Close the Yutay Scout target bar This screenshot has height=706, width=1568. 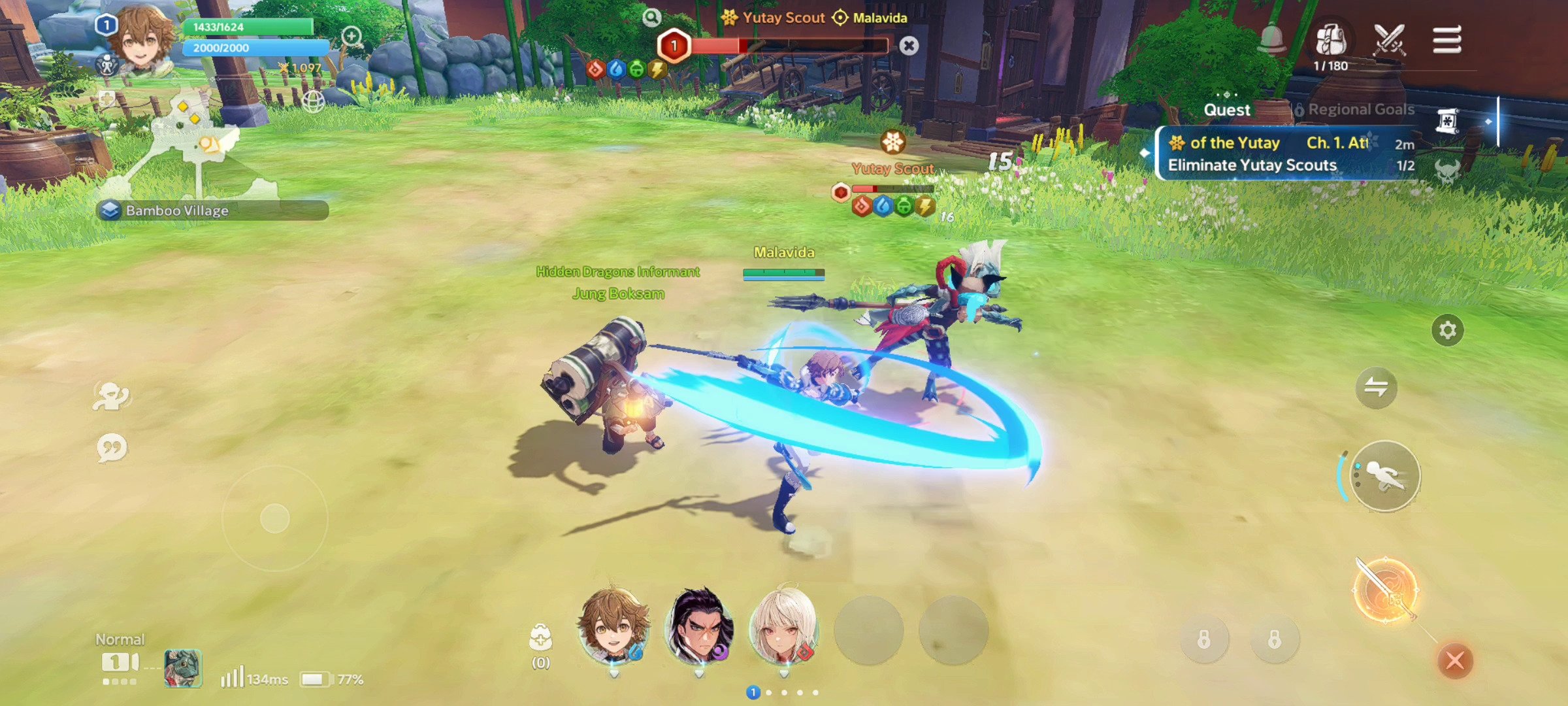point(908,46)
